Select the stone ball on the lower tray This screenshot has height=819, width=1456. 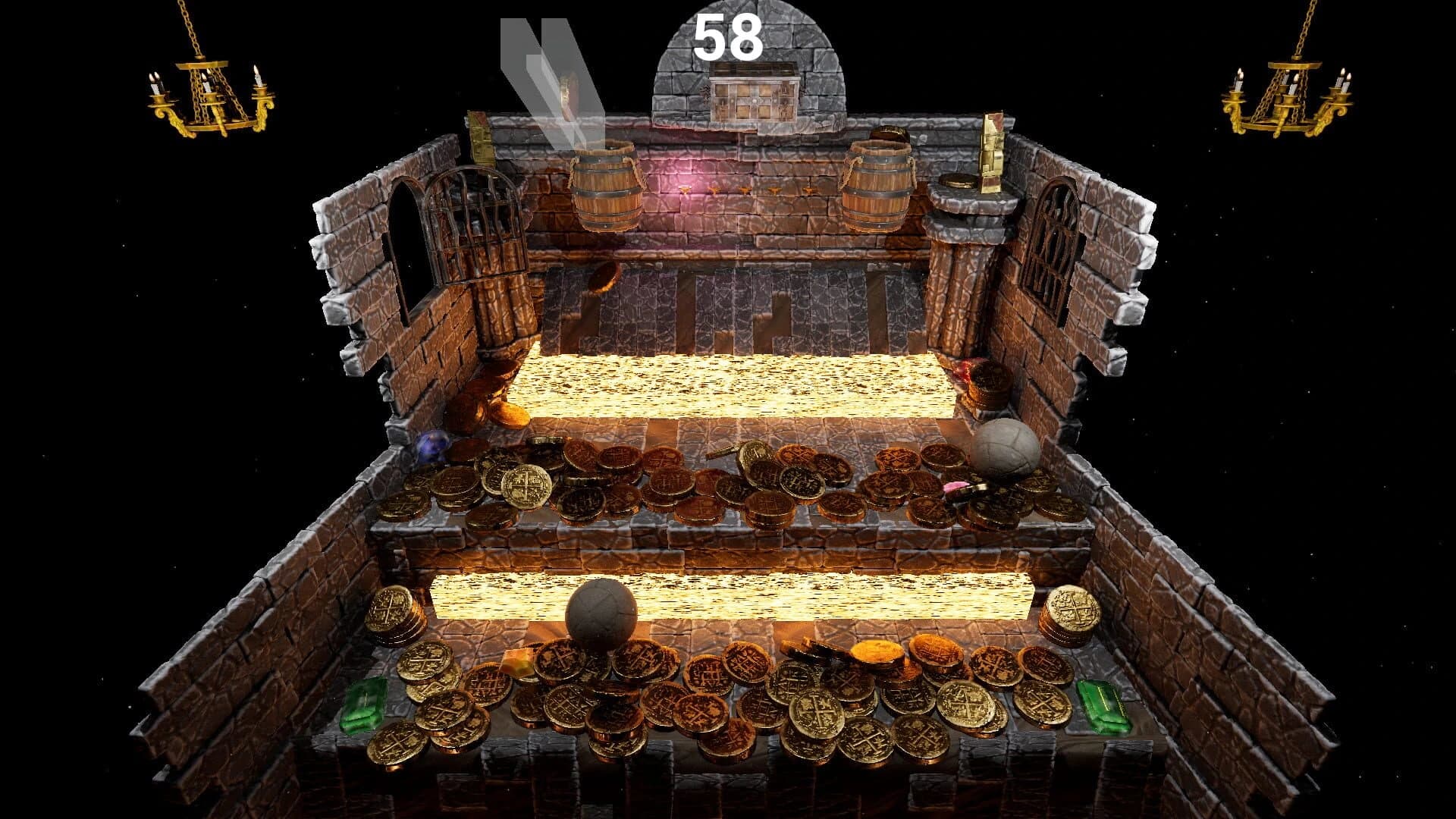tap(599, 614)
